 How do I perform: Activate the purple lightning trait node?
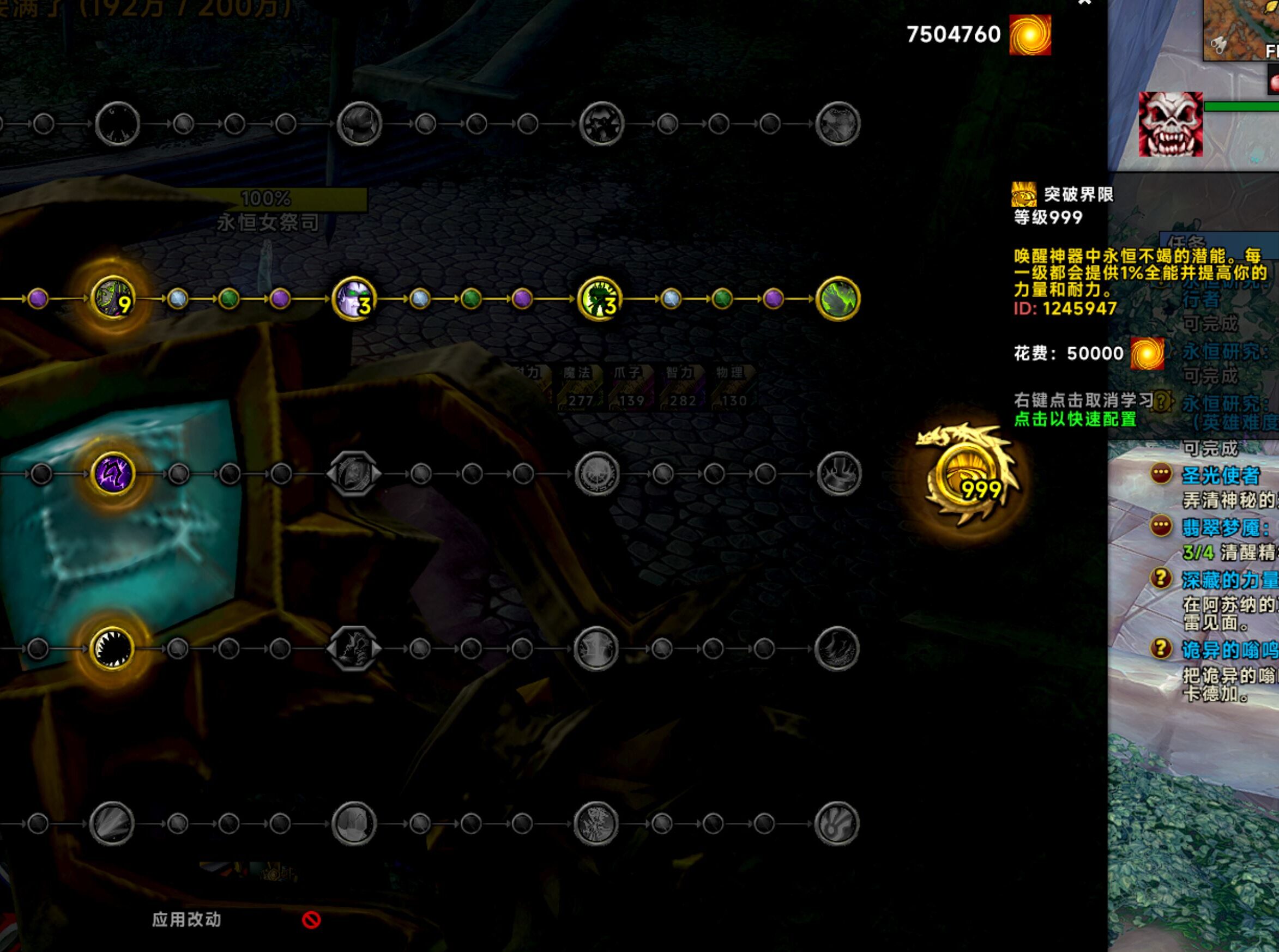(113, 474)
